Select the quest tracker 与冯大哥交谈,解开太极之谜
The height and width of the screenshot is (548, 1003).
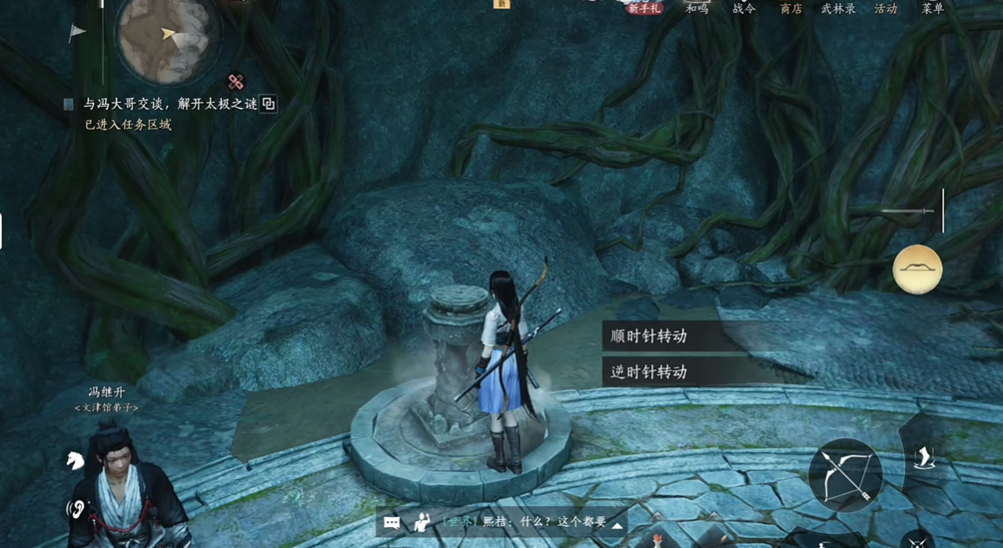coord(168,104)
